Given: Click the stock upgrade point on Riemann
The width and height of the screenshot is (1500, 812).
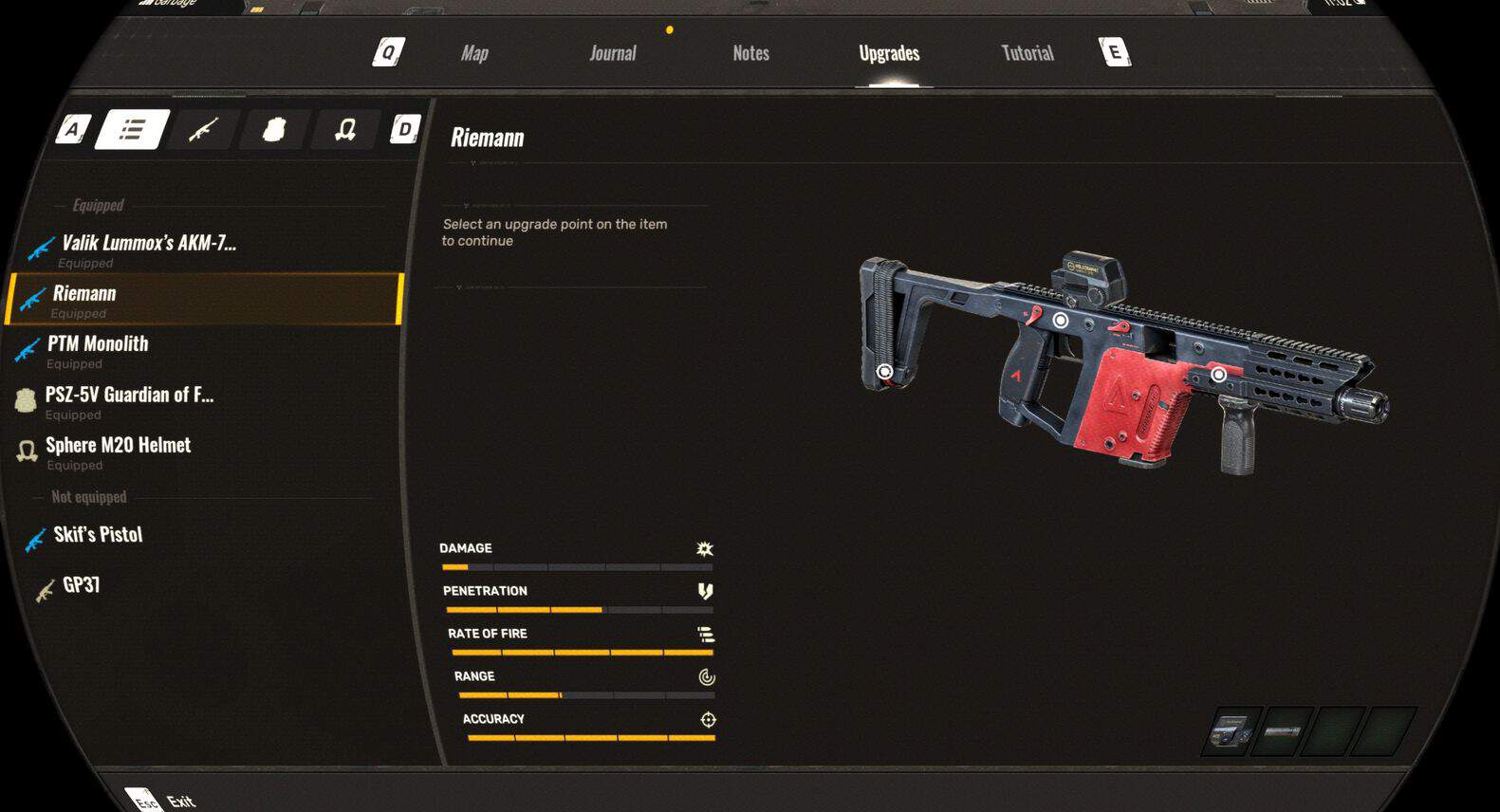Looking at the screenshot, I should coord(884,372).
